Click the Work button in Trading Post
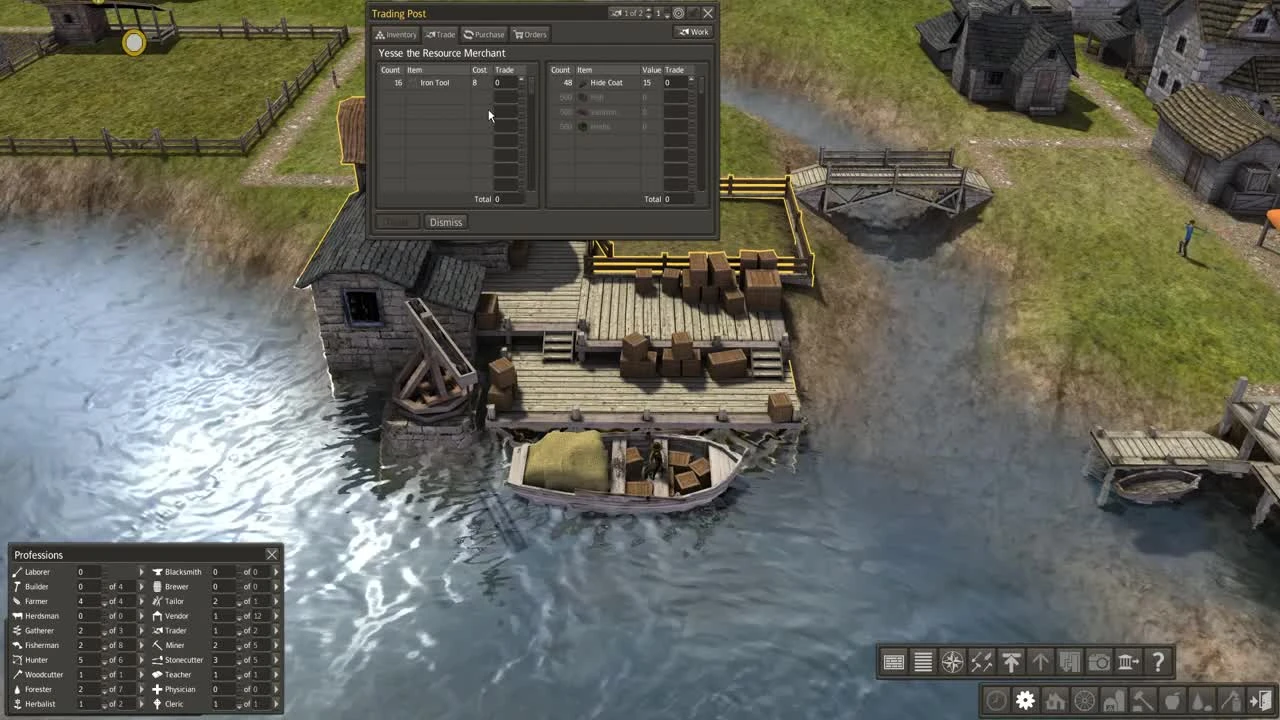The width and height of the screenshot is (1280, 720). point(693,31)
